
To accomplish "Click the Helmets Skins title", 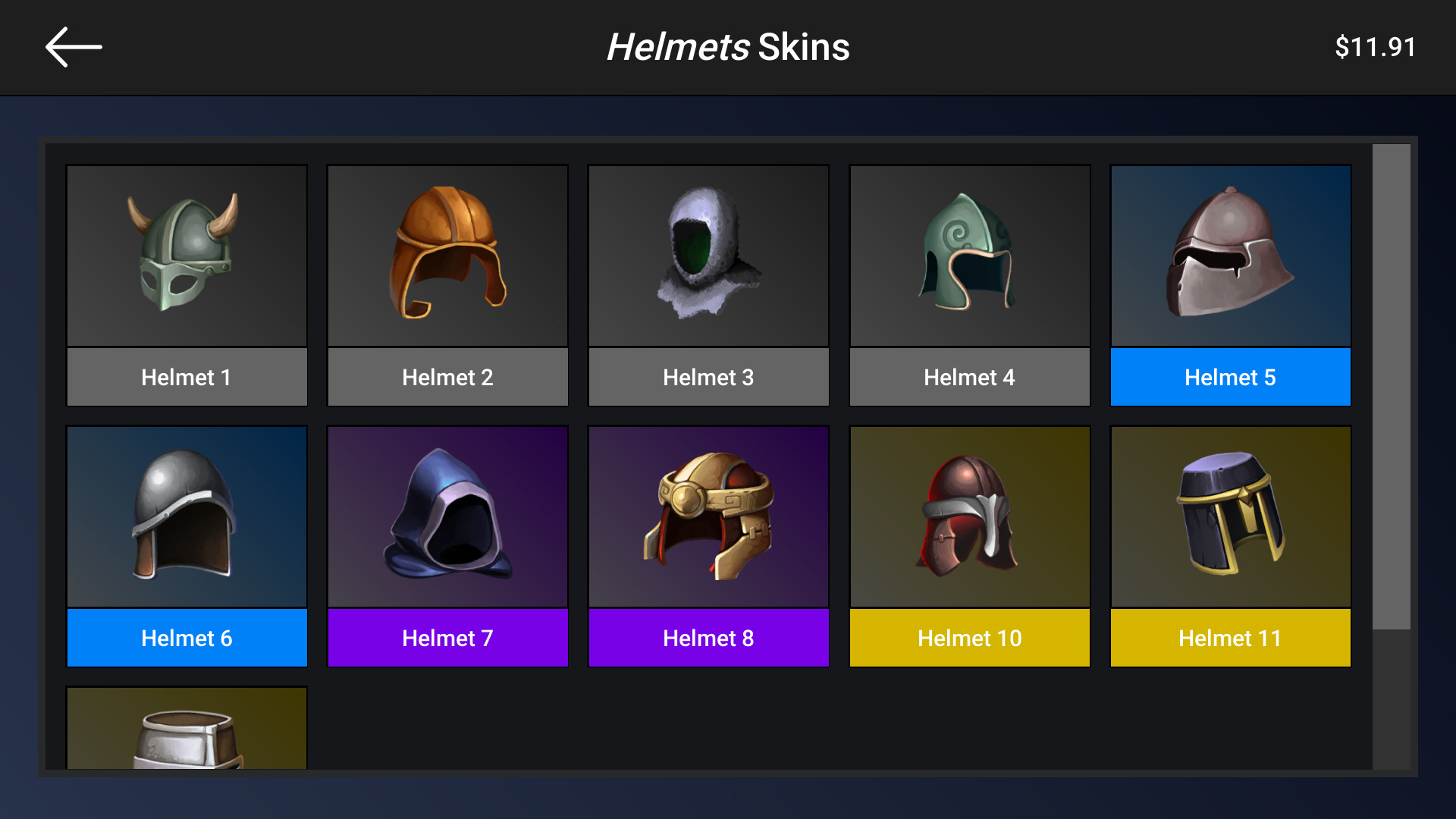I will tap(728, 47).
